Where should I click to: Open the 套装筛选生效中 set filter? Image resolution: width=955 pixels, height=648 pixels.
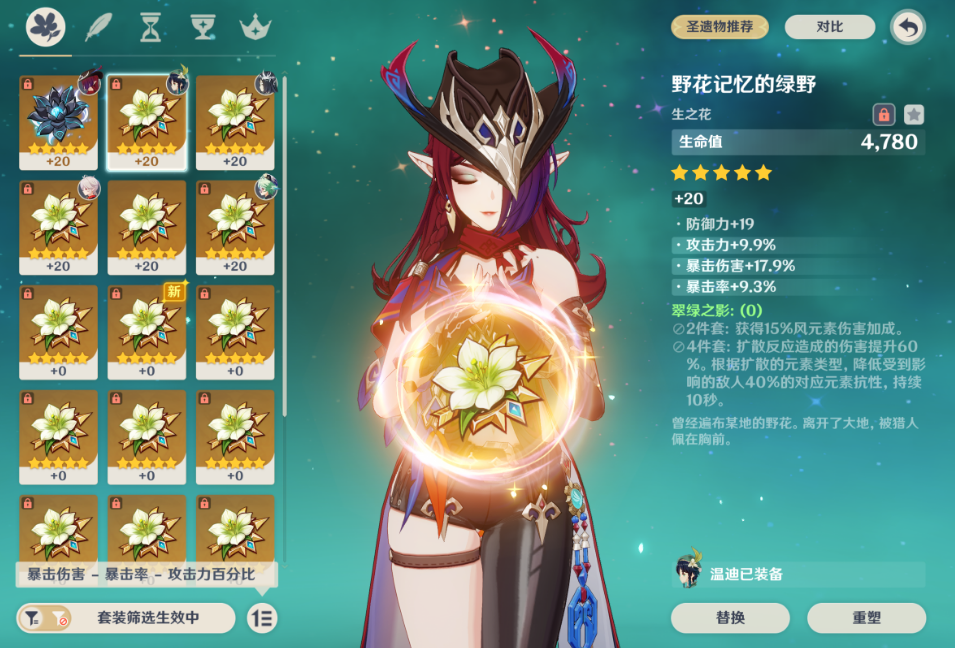pos(126,618)
